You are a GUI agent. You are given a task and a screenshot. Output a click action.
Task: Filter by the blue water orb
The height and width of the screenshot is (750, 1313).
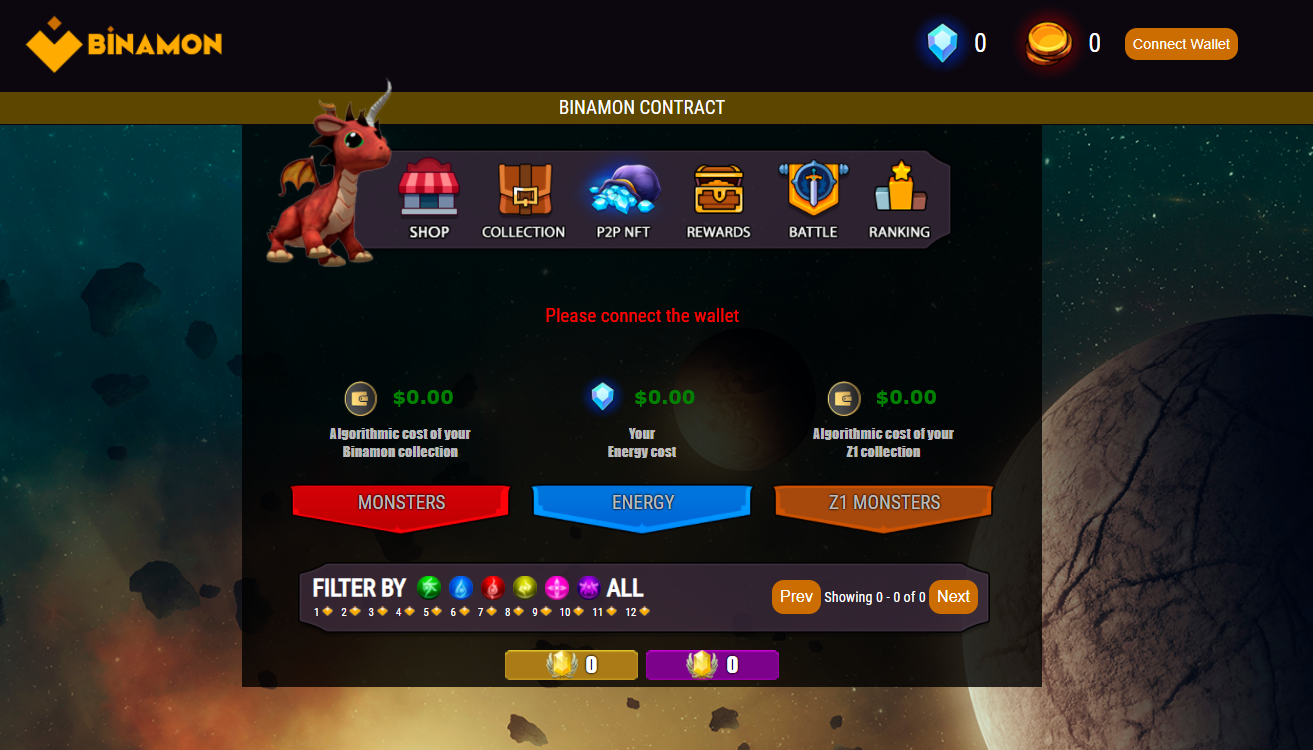461,588
